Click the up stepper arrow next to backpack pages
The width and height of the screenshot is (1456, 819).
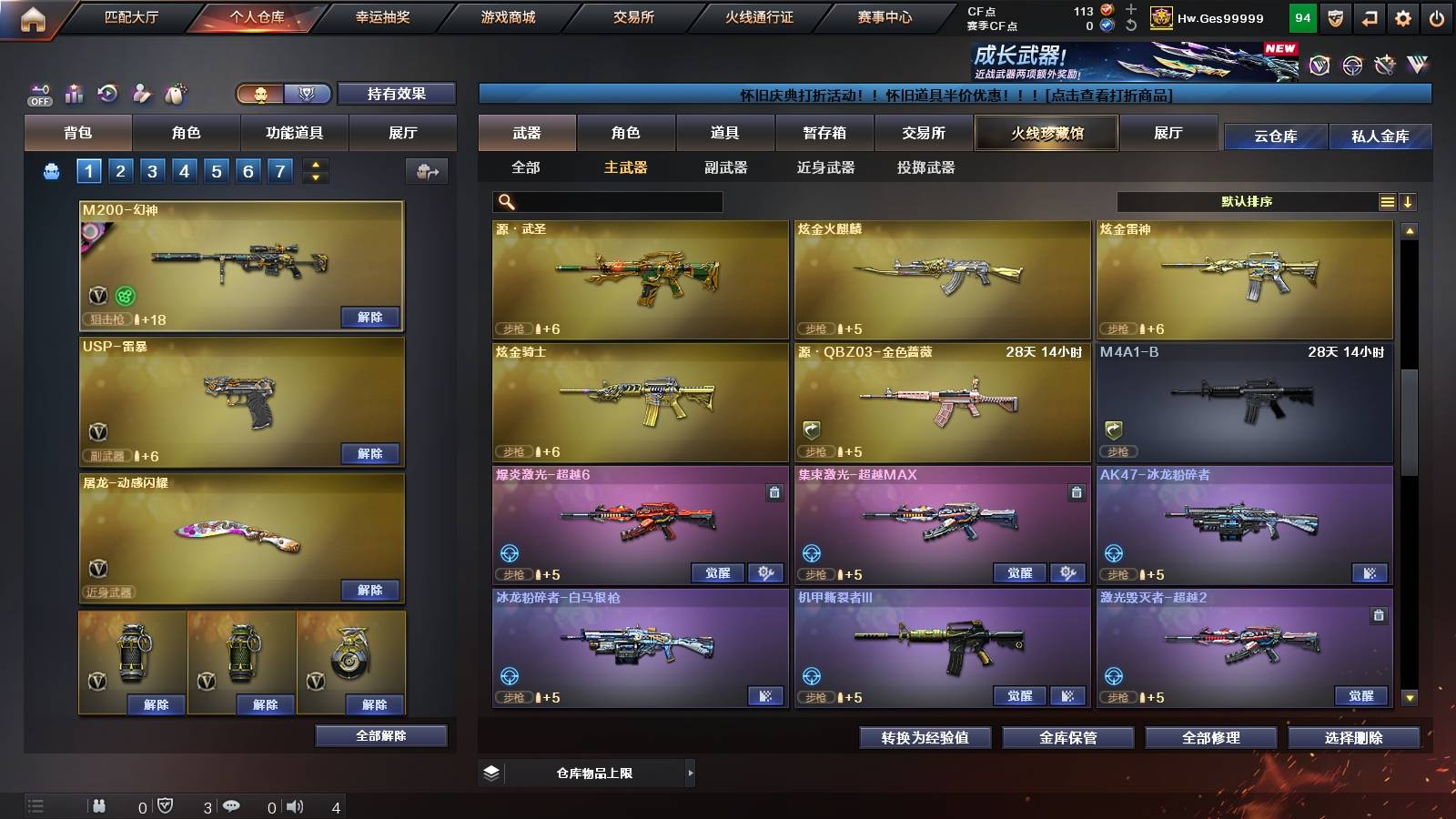pyautogui.click(x=316, y=164)
